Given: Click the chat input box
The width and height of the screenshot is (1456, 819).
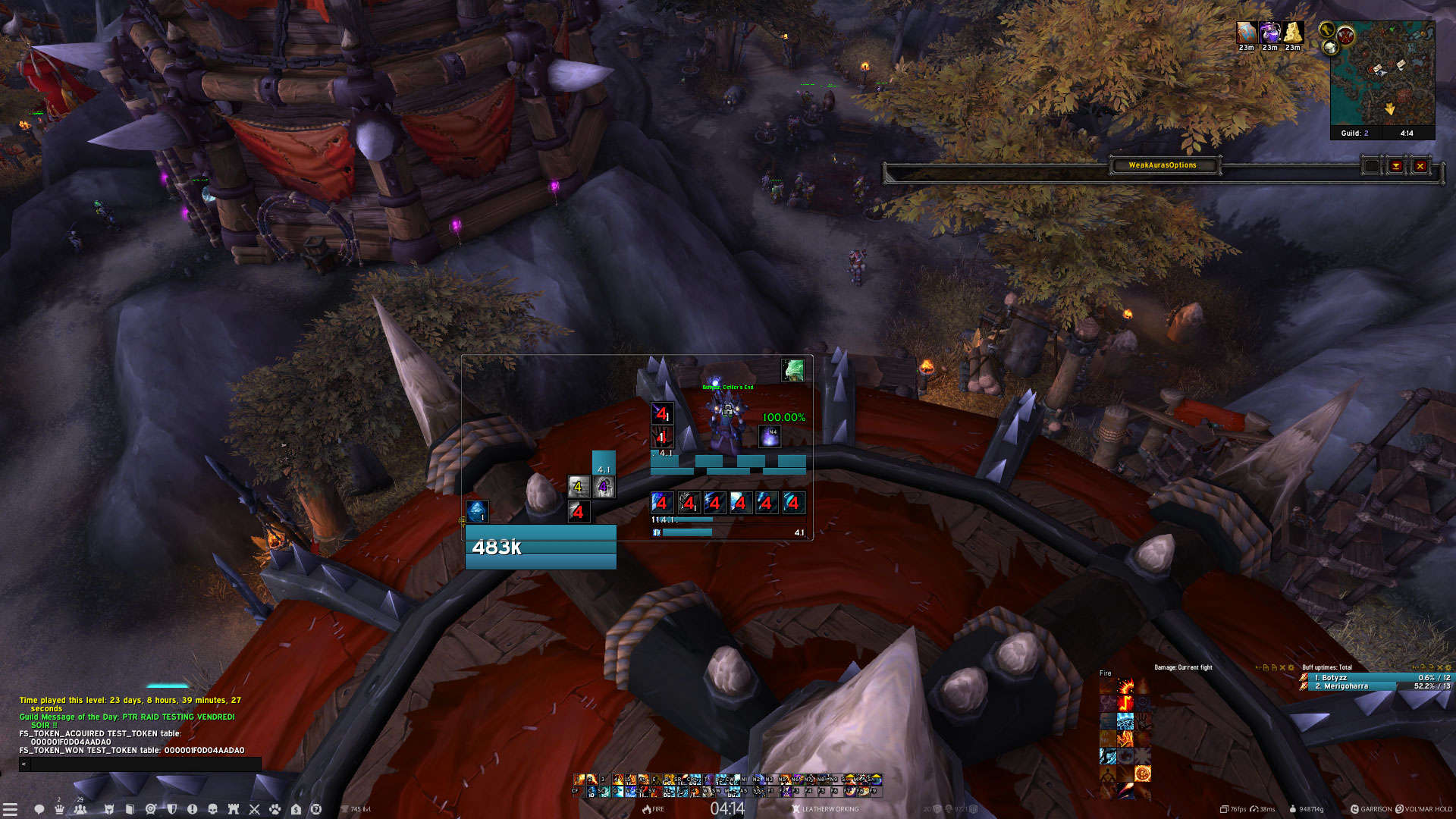Looking at the screenshot, I should pyautogui.click(x=144, y=764).
